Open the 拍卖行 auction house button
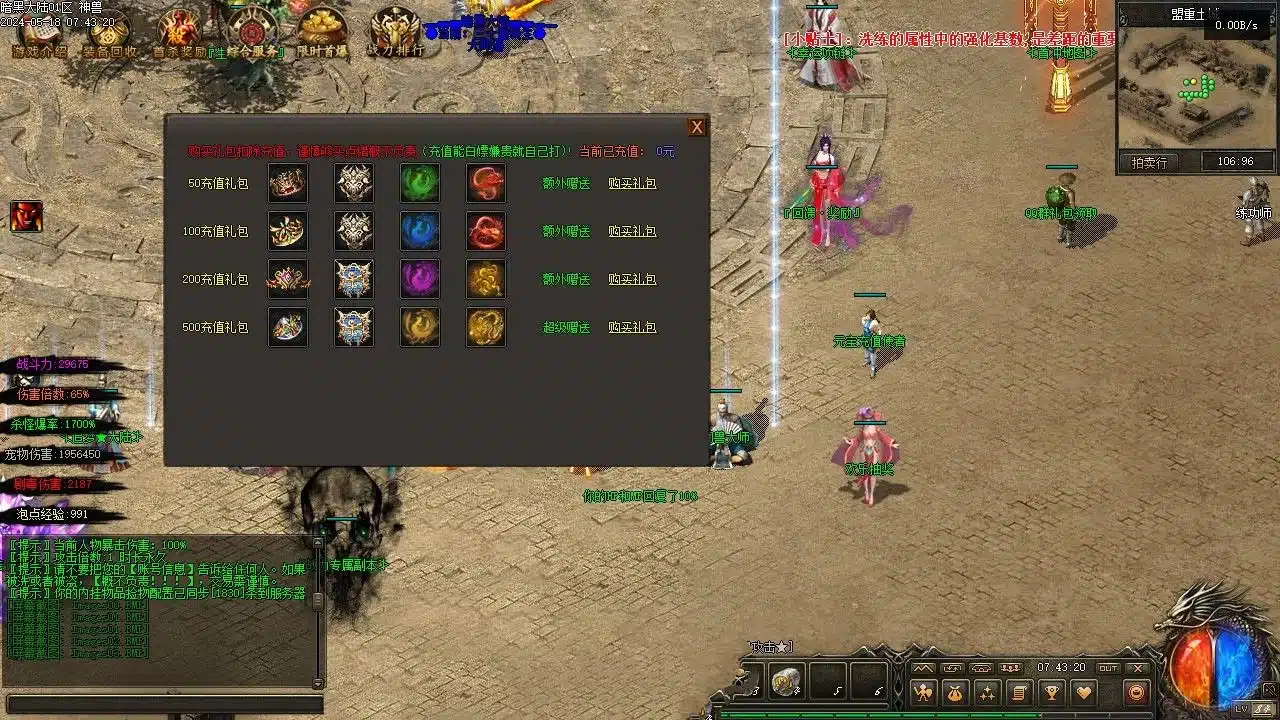 (x=1149, y=162)
